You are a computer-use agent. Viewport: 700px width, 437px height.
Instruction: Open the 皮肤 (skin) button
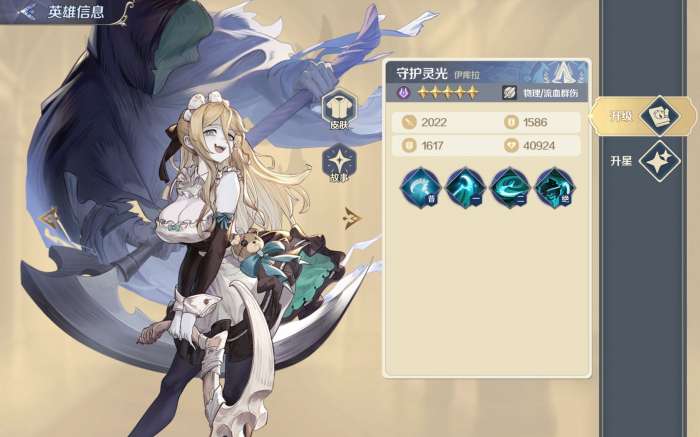click(338, 110)
